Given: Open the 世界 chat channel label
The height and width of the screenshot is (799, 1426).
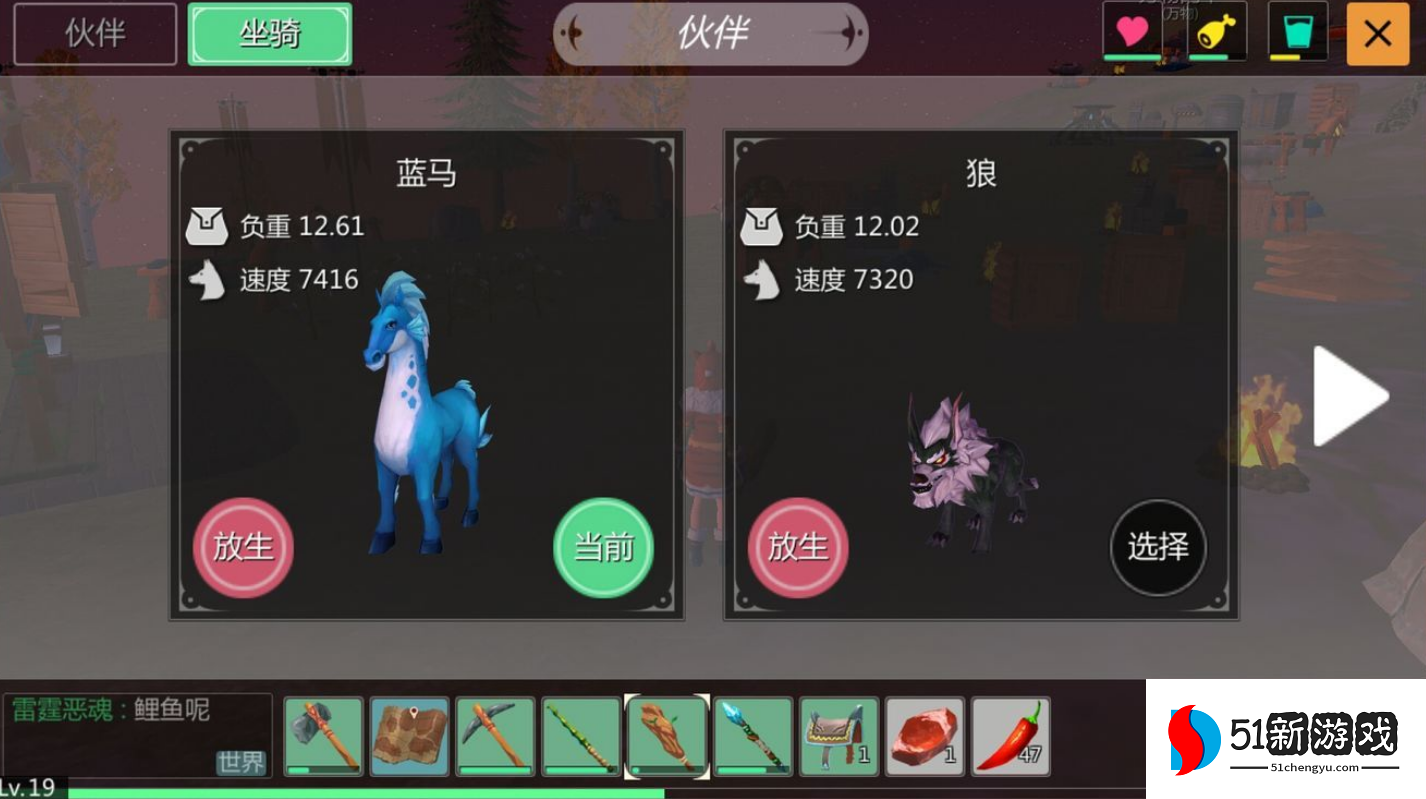Looking at the screenshot, I should pos(241,762).
